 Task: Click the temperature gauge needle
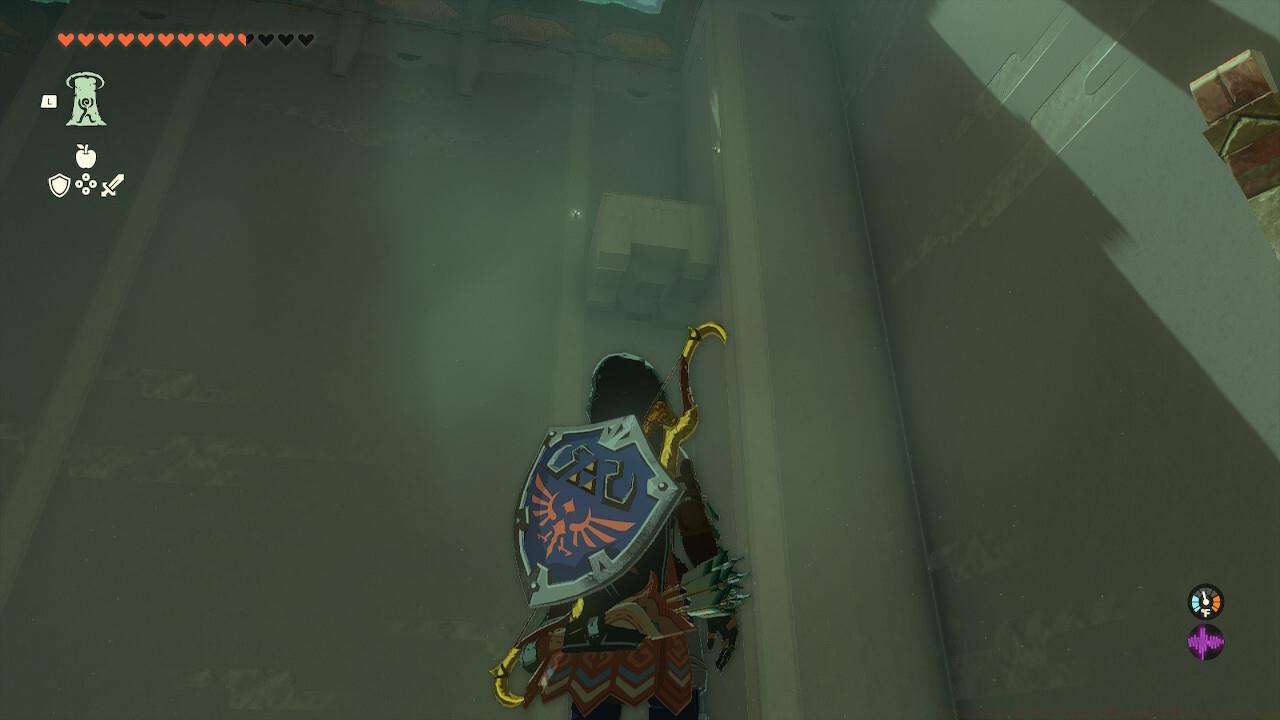pyautogui.click(x=1203, y=595)
